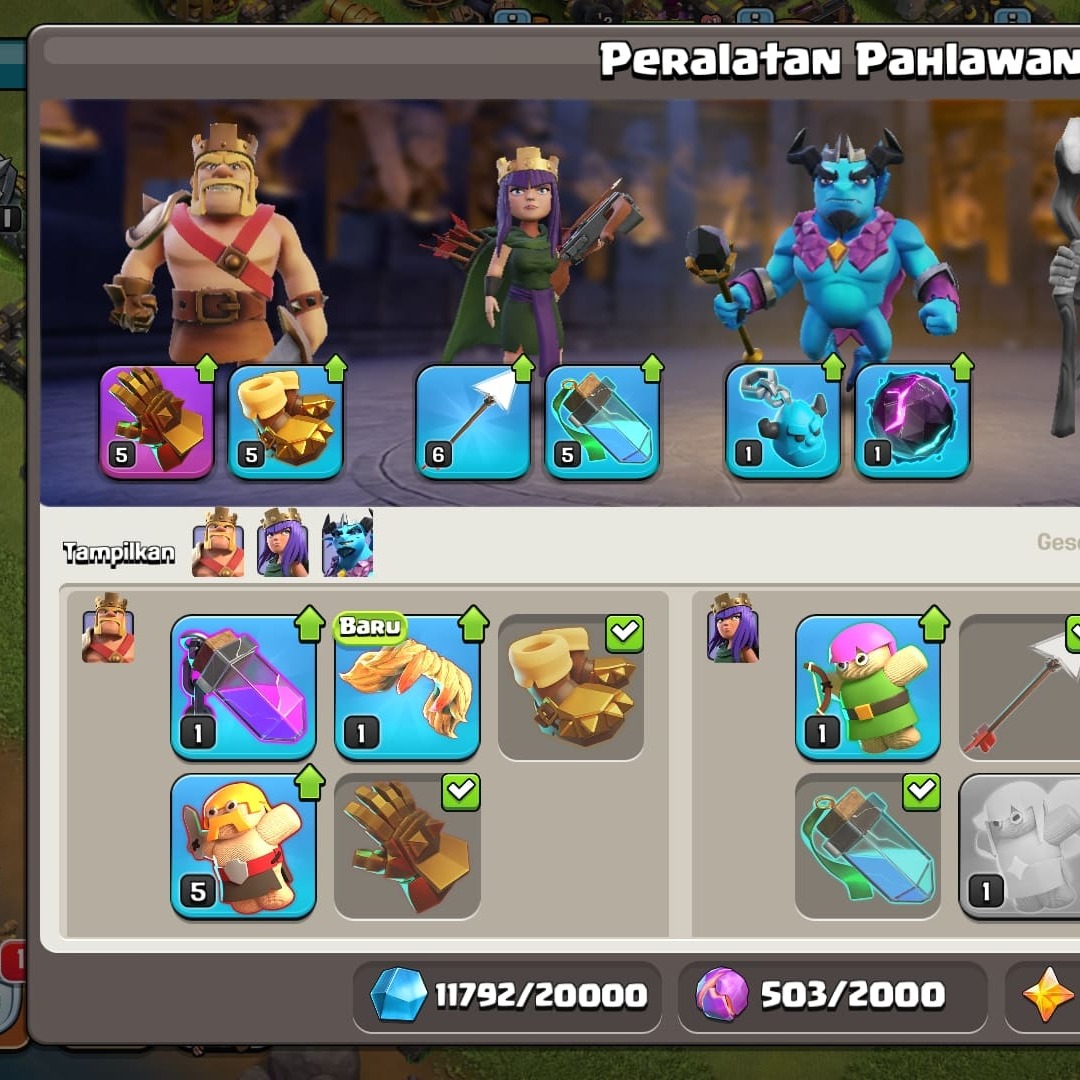The image size is (1080, 1080).
Task: Pick the checked vial in Queen's inventory
Action: point(868,846)
